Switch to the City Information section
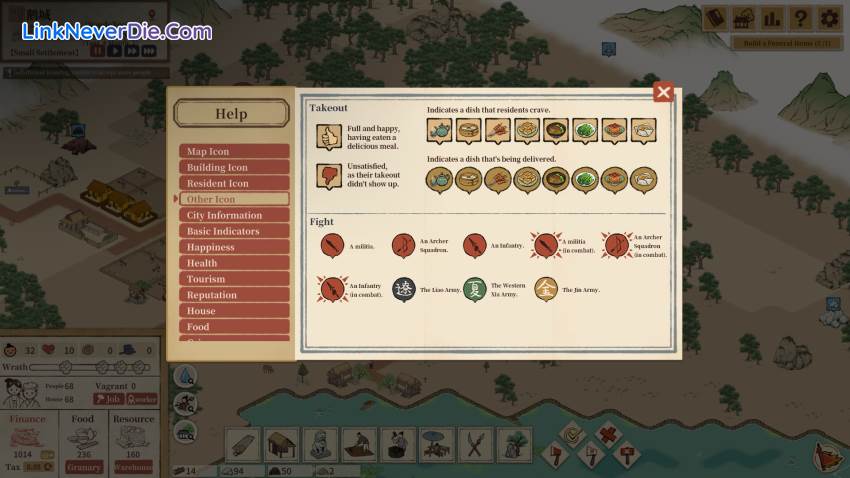Image resolution: width=850 pixels, height=478 pixels. pyautogui.click(x=234, y=216)
